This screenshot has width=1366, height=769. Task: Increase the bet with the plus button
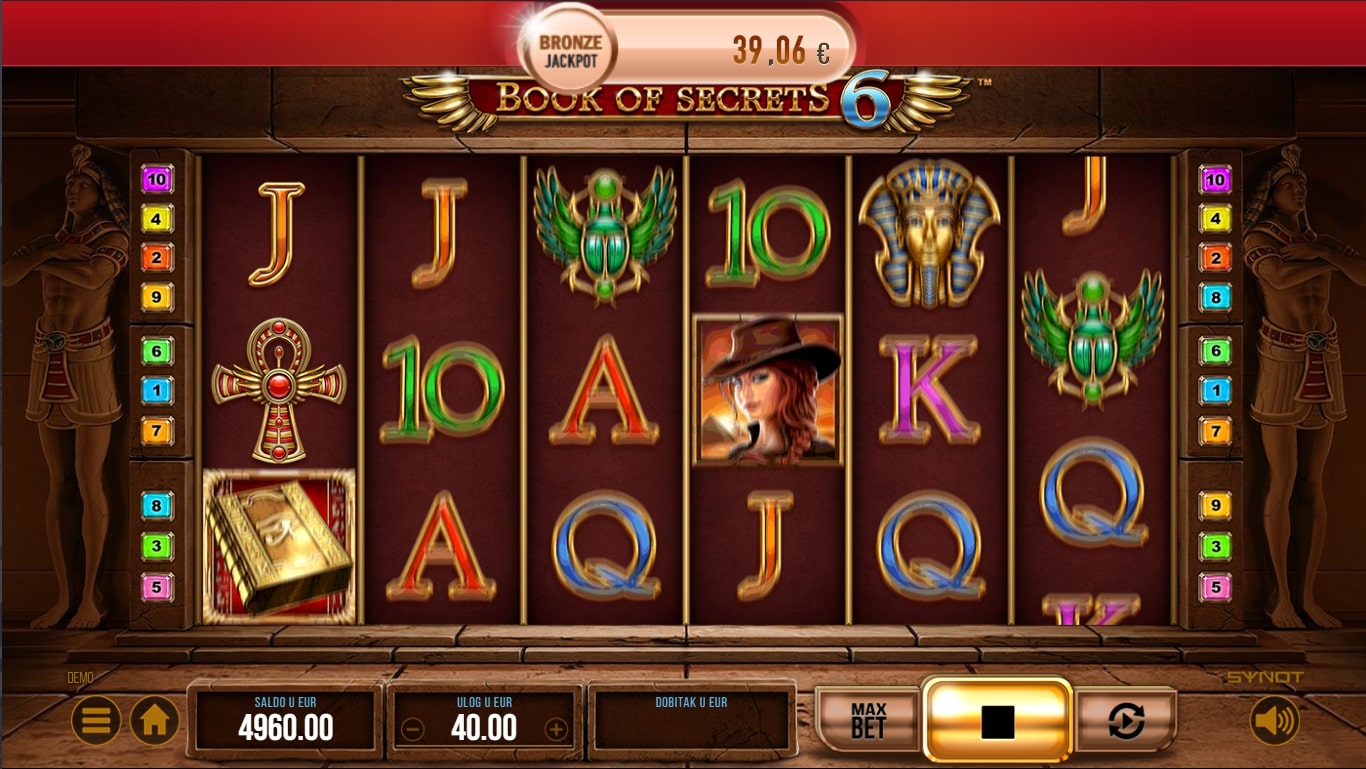pyautogui.click(x=556, y=729)
